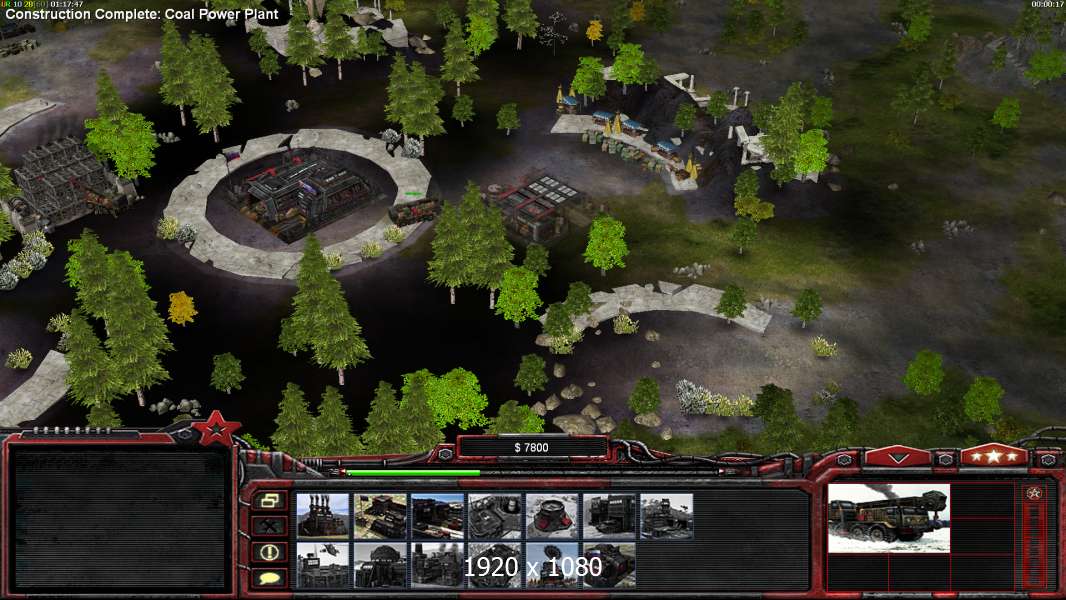Screen dimensions: 1066x600
Task: Choose the build icon on green grass
Action: click(x=380, y=516)
